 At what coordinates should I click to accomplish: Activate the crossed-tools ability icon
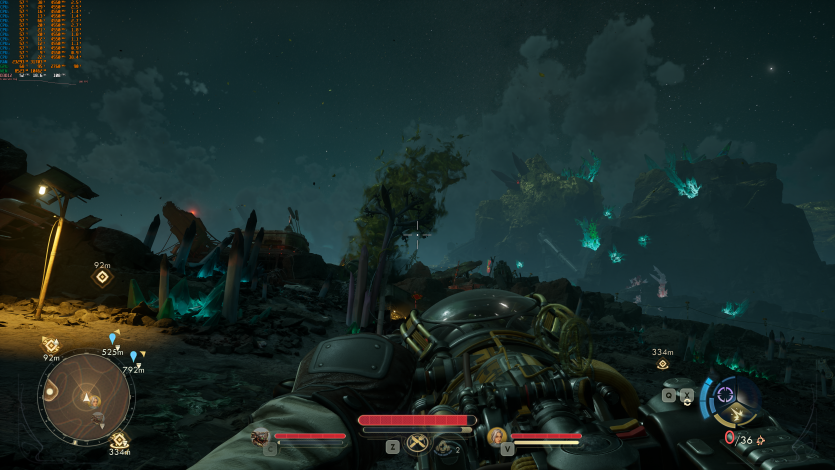(418, 445)
